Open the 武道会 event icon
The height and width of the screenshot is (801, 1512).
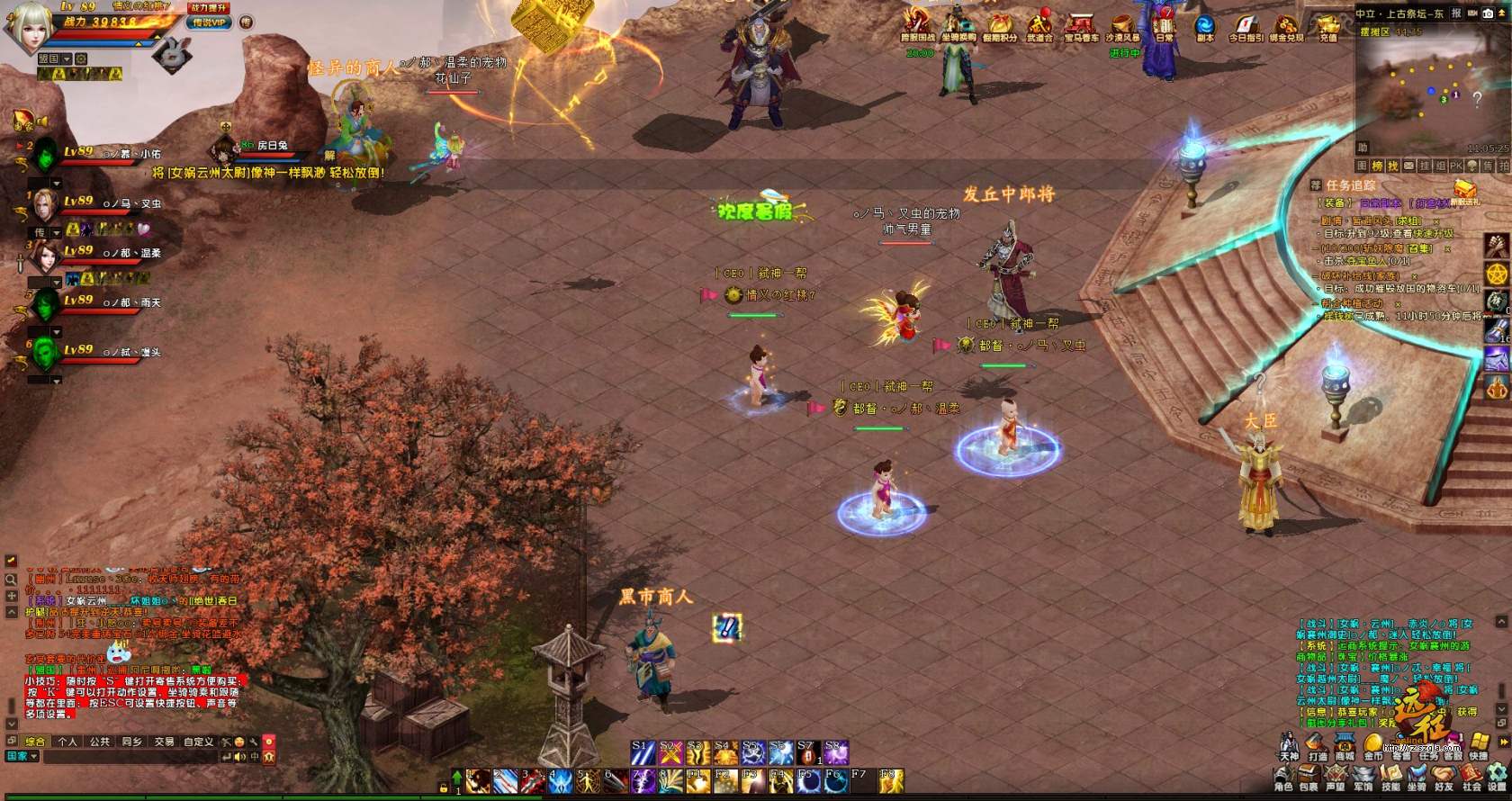pos(1039,26)
